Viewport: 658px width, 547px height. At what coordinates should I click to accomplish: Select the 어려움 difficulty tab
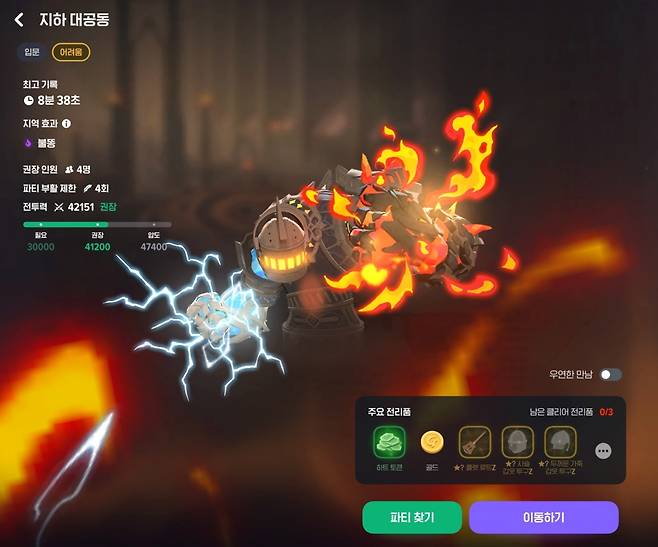pos(71,51)
